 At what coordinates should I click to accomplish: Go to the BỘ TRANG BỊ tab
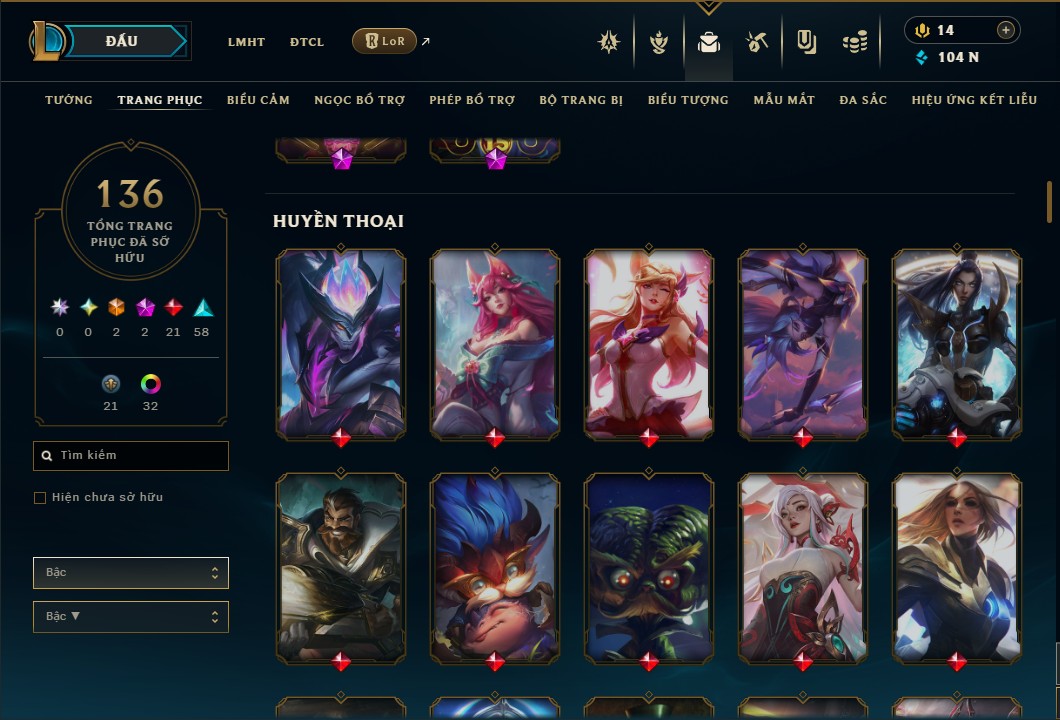(581, 100)
